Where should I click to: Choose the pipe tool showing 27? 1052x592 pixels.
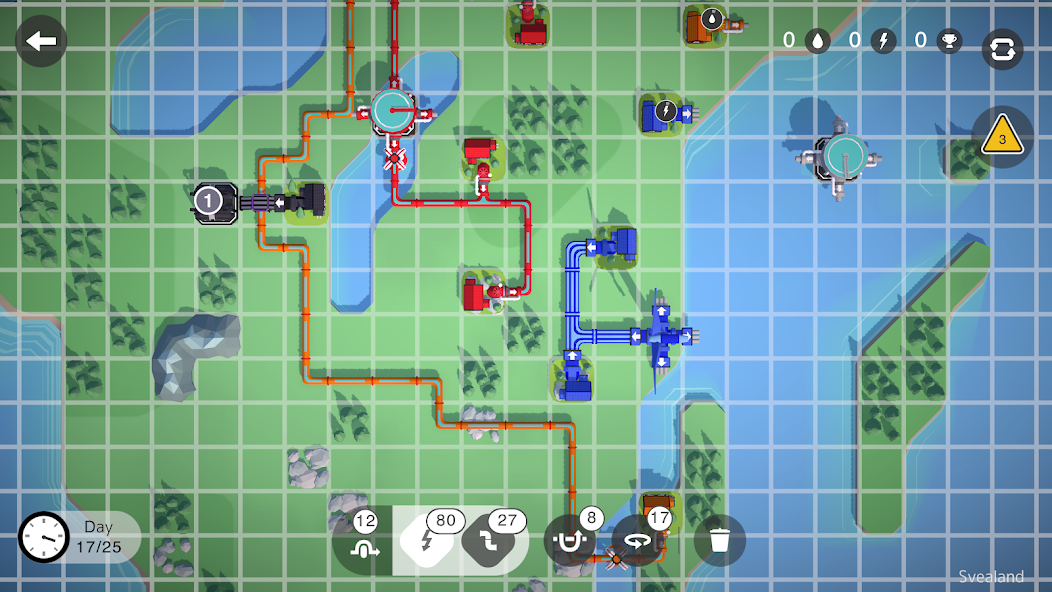pos(492,541)
